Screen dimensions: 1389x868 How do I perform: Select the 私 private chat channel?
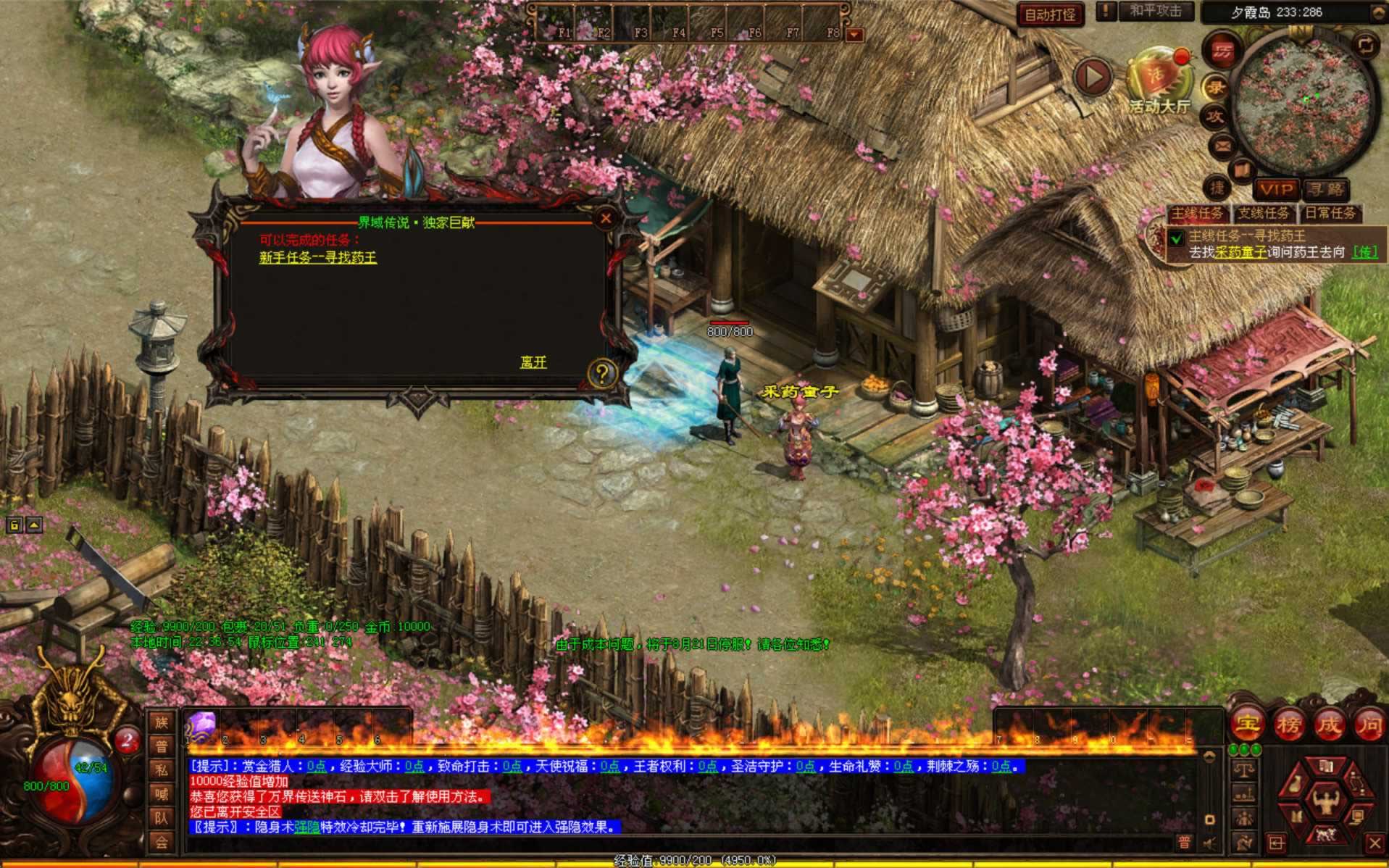[x=161, y=769]
